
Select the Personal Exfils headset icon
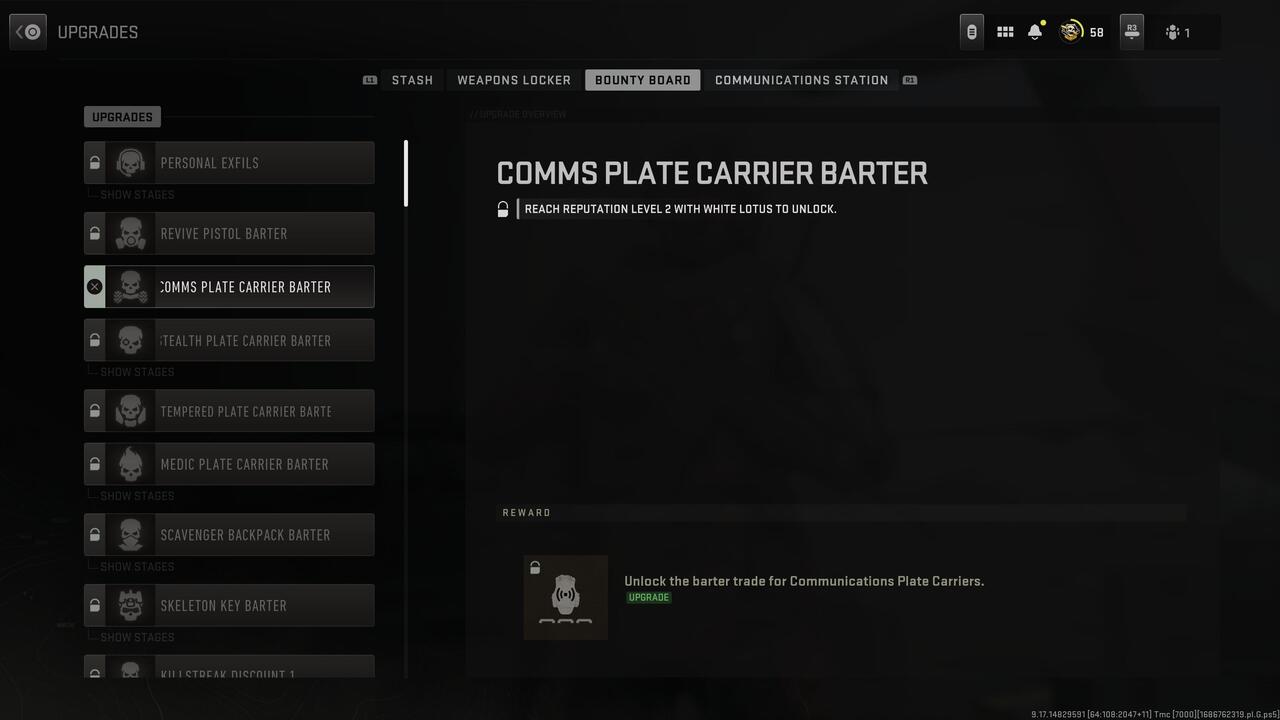131,163
